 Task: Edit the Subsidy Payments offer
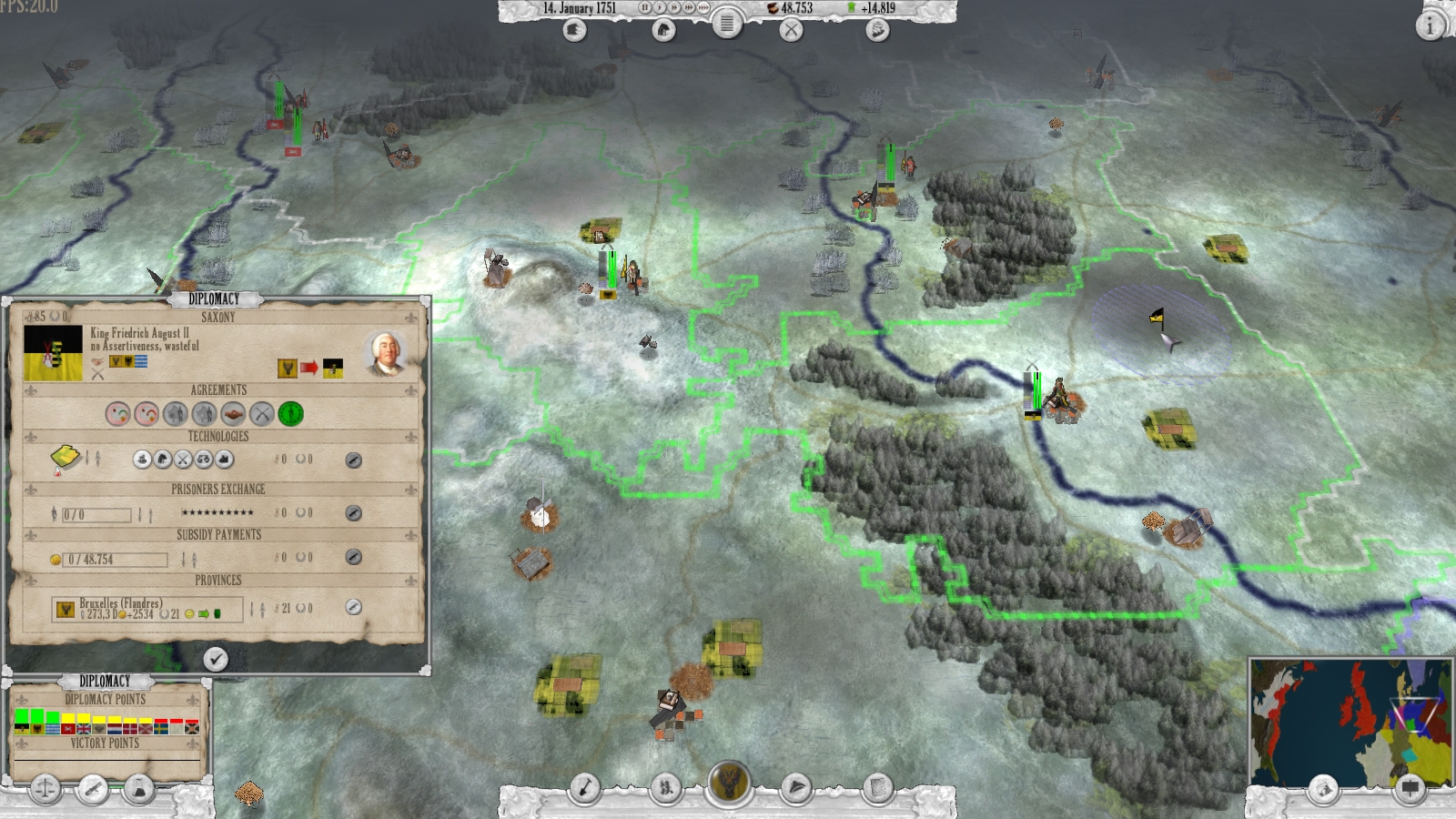(x=354, y=557)
